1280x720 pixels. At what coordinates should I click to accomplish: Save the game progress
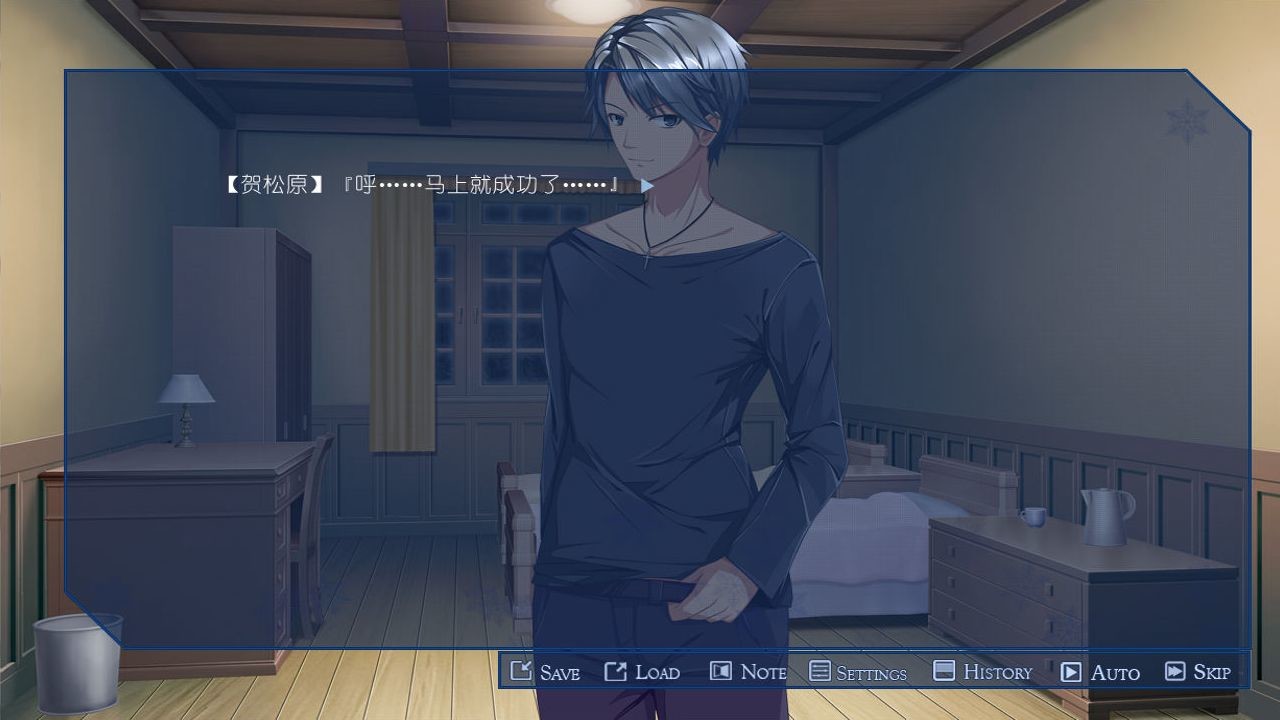click(545, 672)
